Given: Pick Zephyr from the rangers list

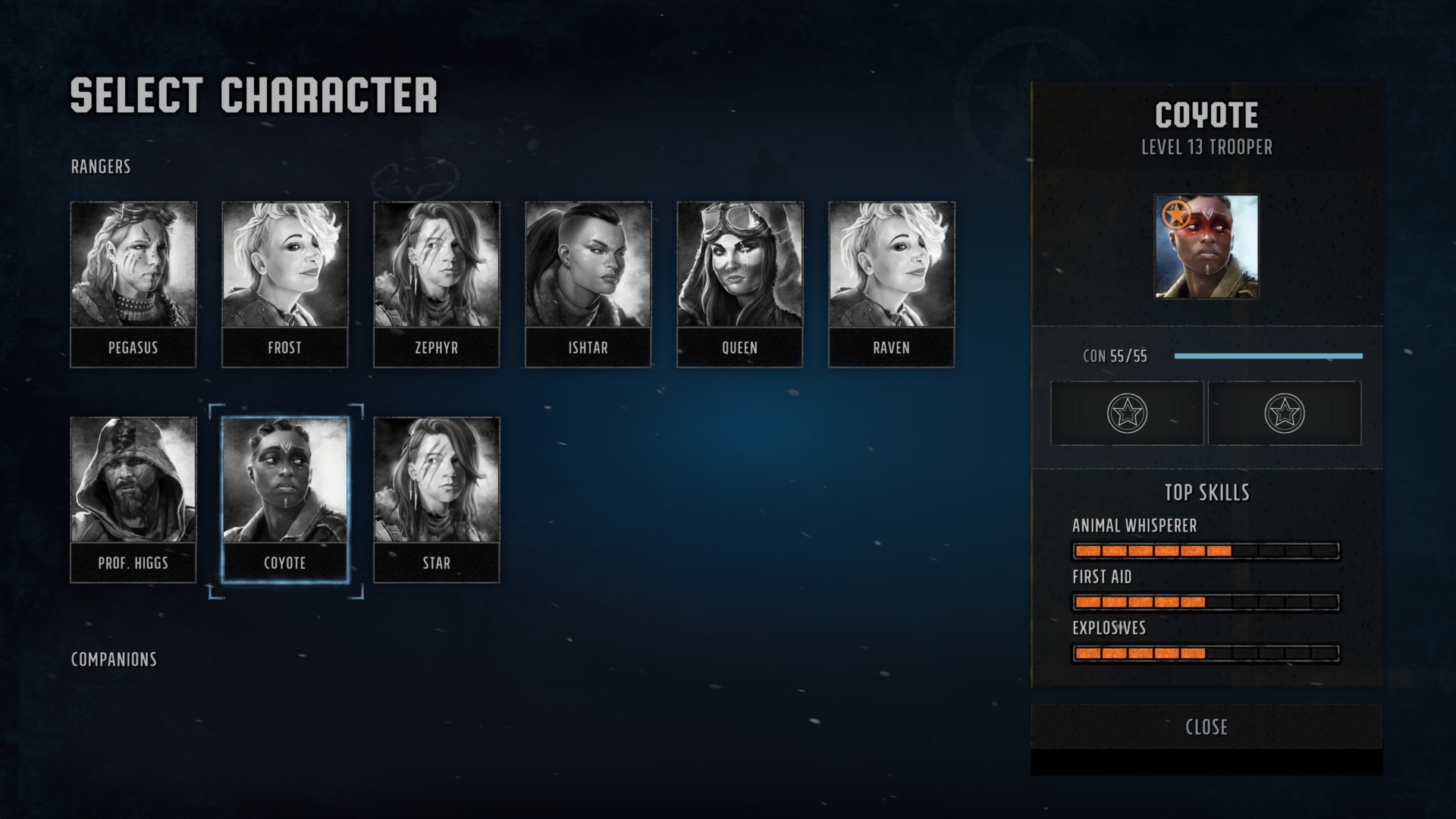Looking at the screenshot, I should [437, 284].
